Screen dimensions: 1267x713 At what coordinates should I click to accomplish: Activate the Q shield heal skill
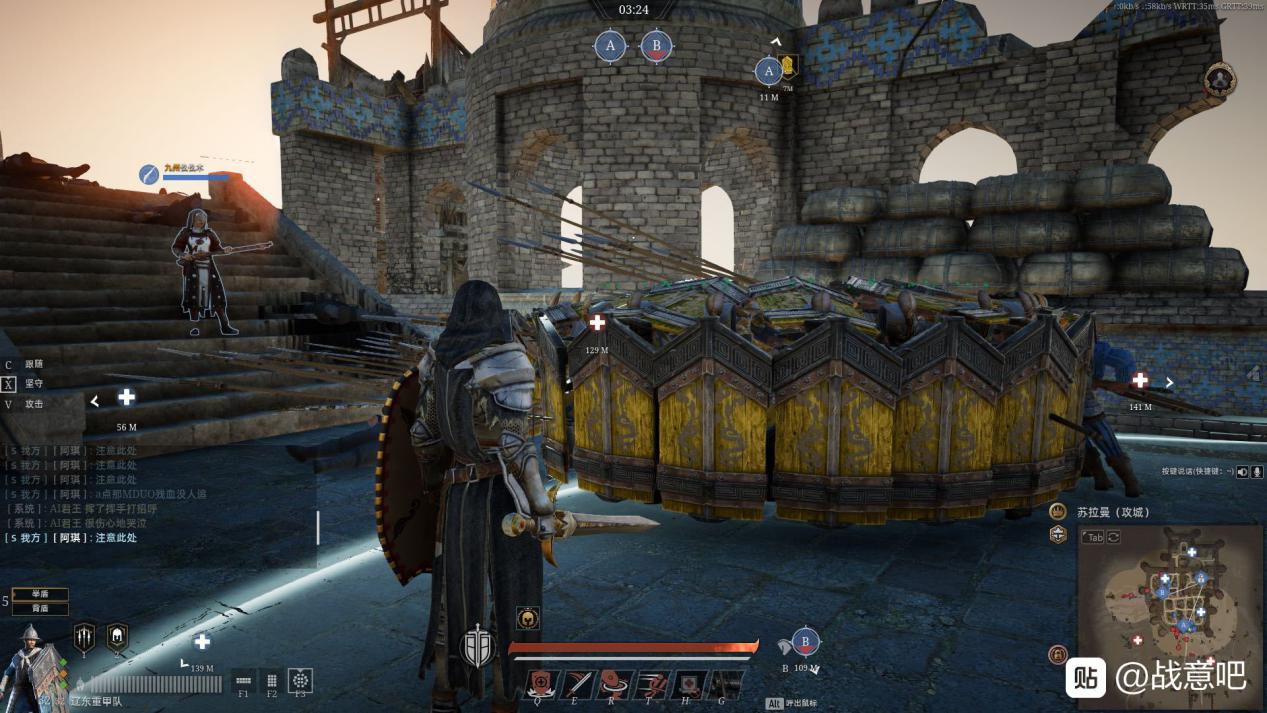[541, 684]
